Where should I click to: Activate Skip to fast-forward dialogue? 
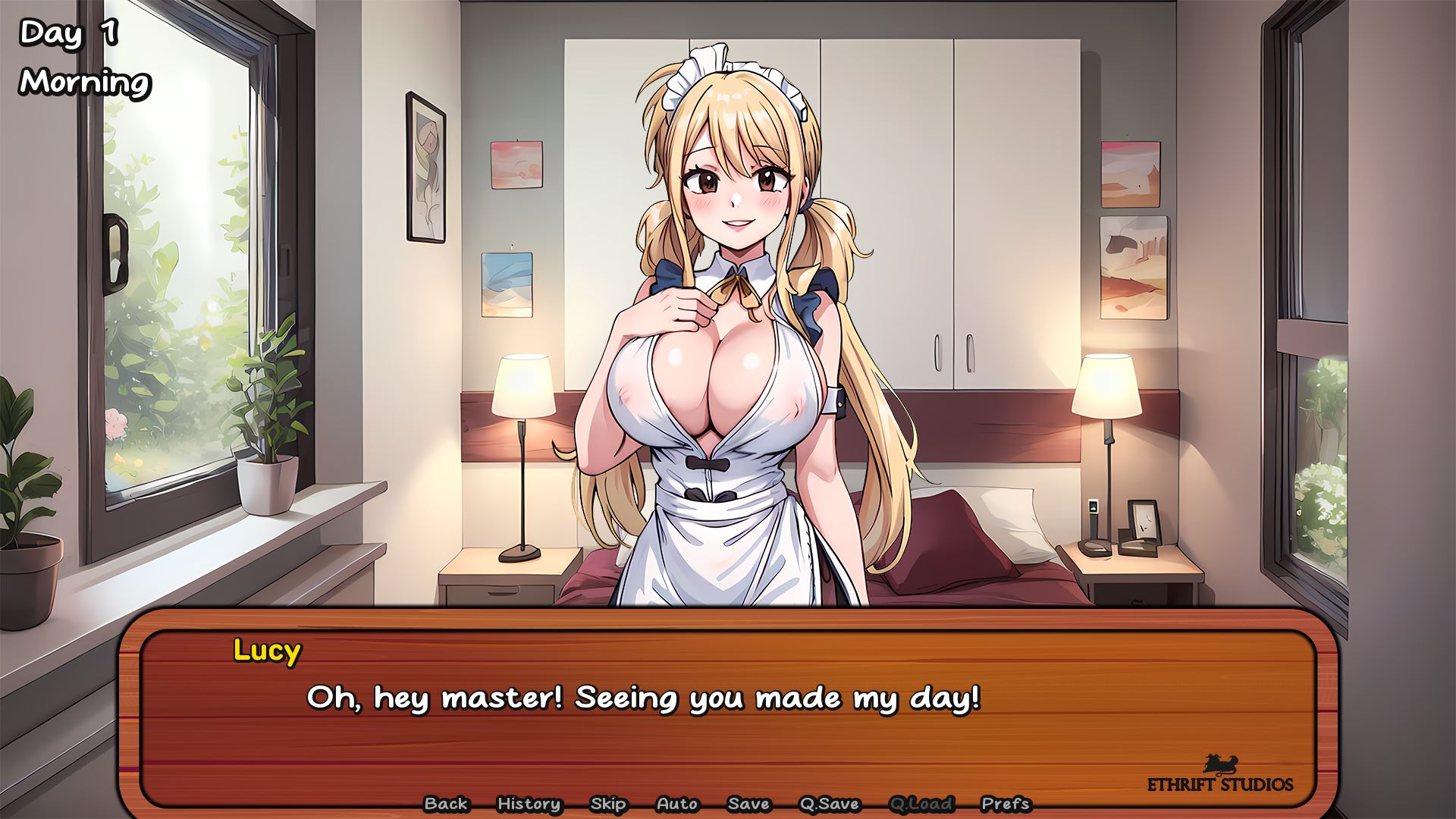[608, 804]
